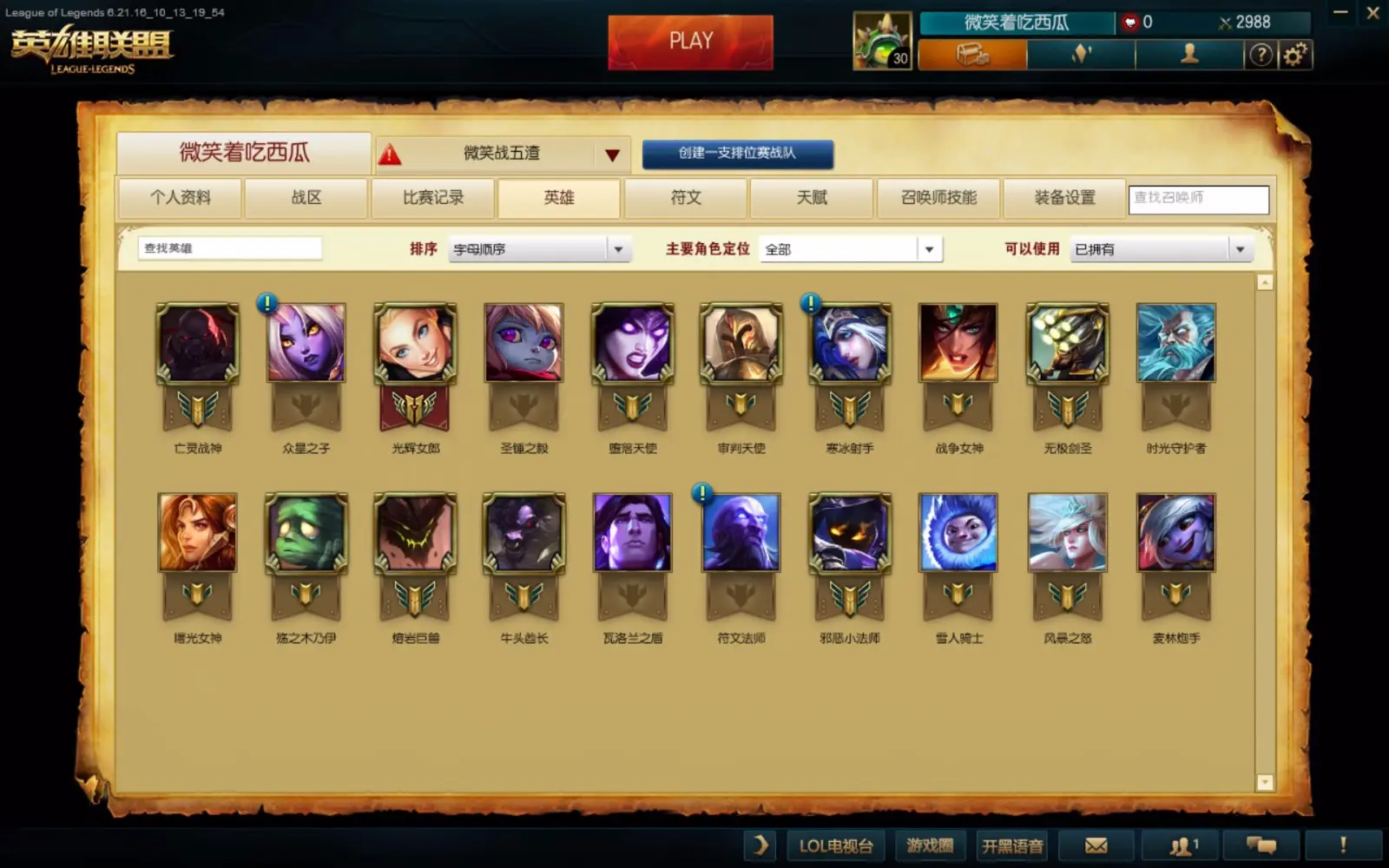Choose the 寒冰射手 champion portrait
The image size is (1389, 868).
[x=850, y=343]
